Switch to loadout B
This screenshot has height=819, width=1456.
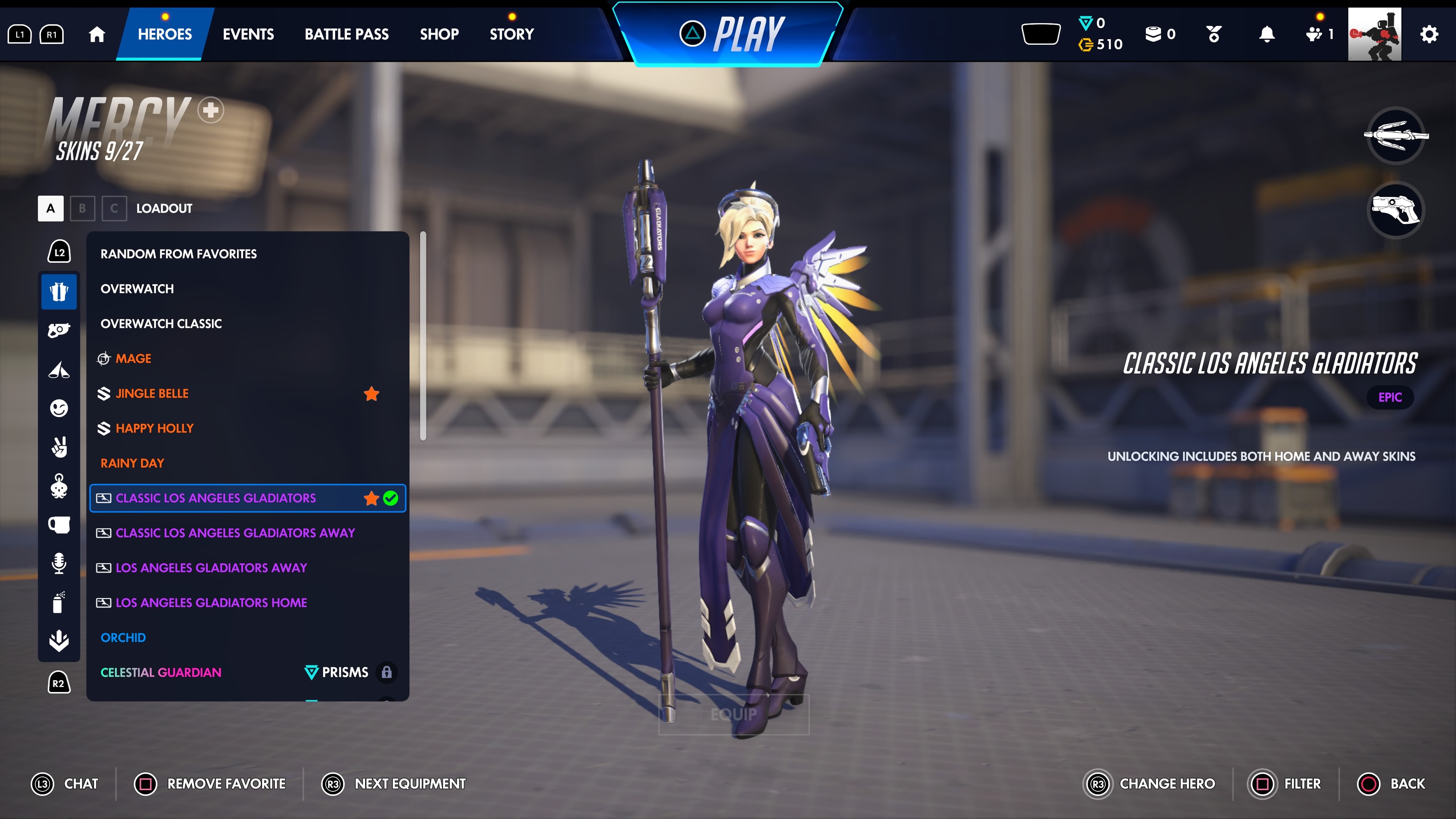click(x=83, y=208)
